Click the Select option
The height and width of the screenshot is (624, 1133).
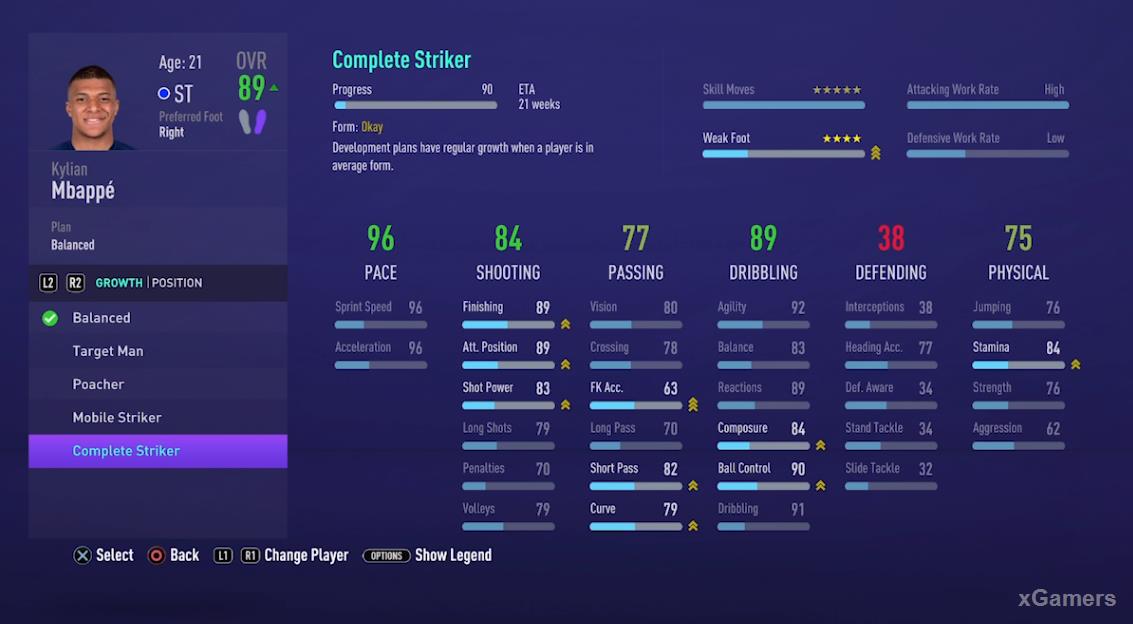click(x=104, y=555)
